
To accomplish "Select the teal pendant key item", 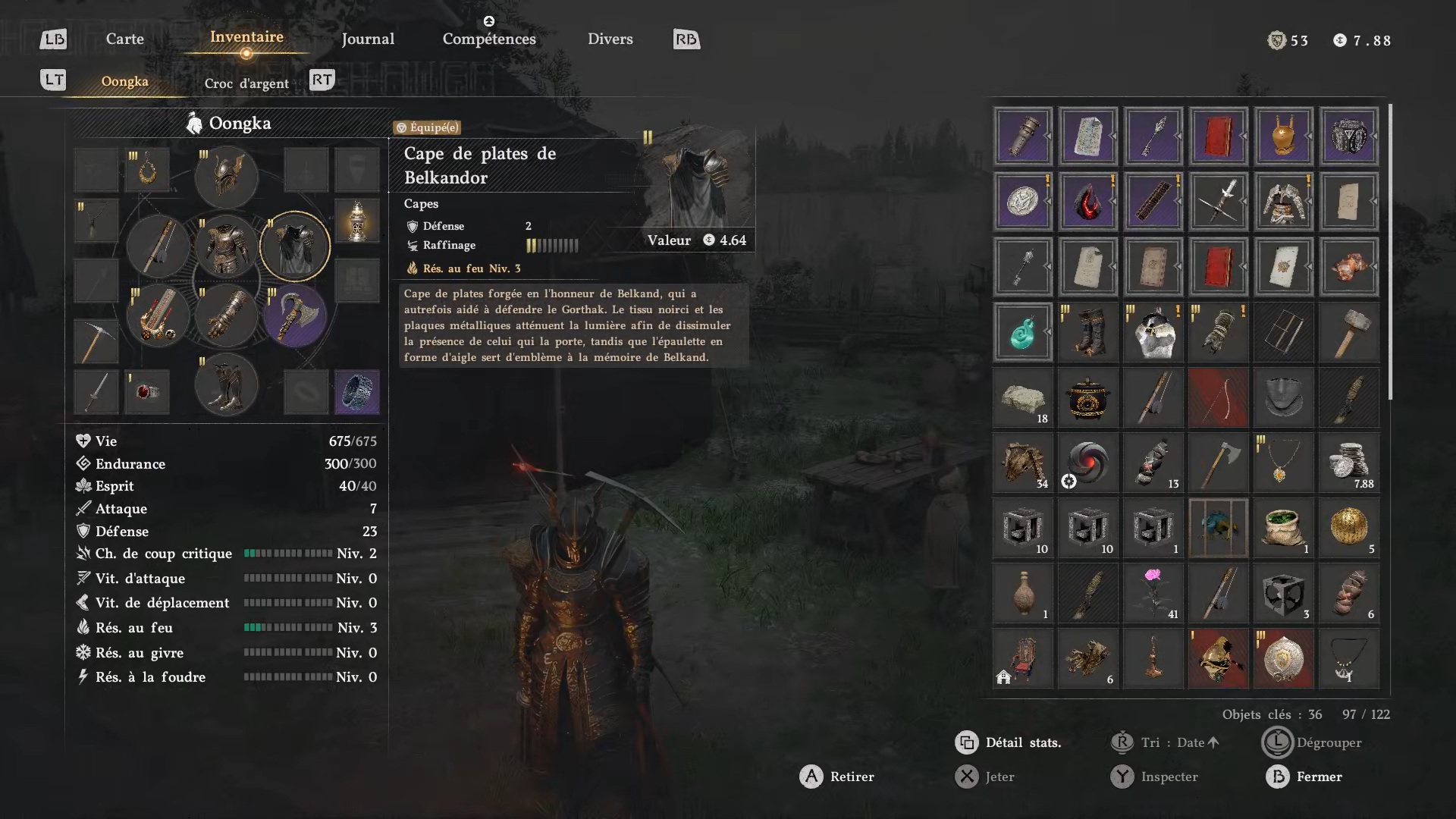I will pos(1022,332).
